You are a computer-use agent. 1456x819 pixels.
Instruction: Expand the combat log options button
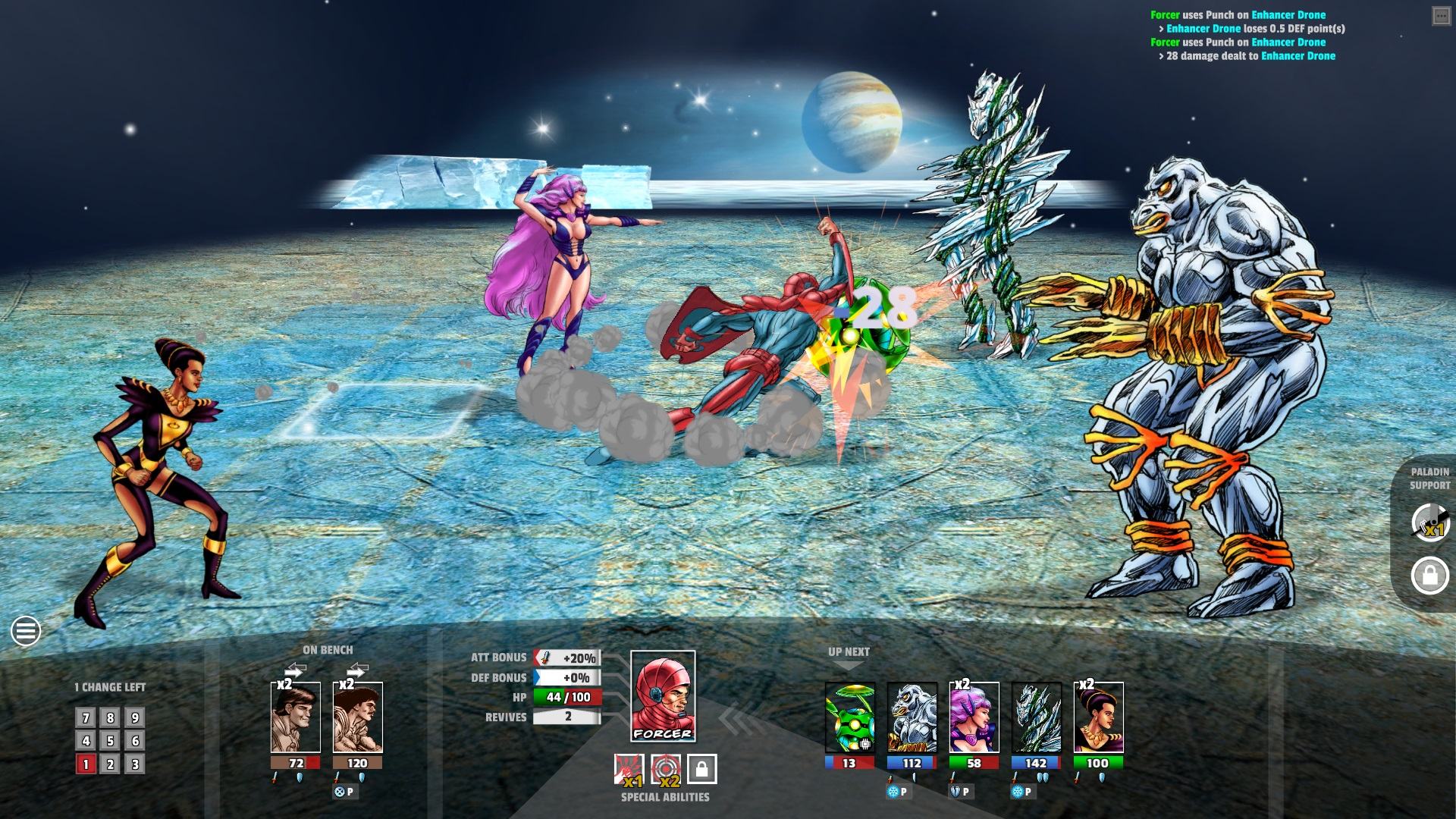click(1441, 16)
